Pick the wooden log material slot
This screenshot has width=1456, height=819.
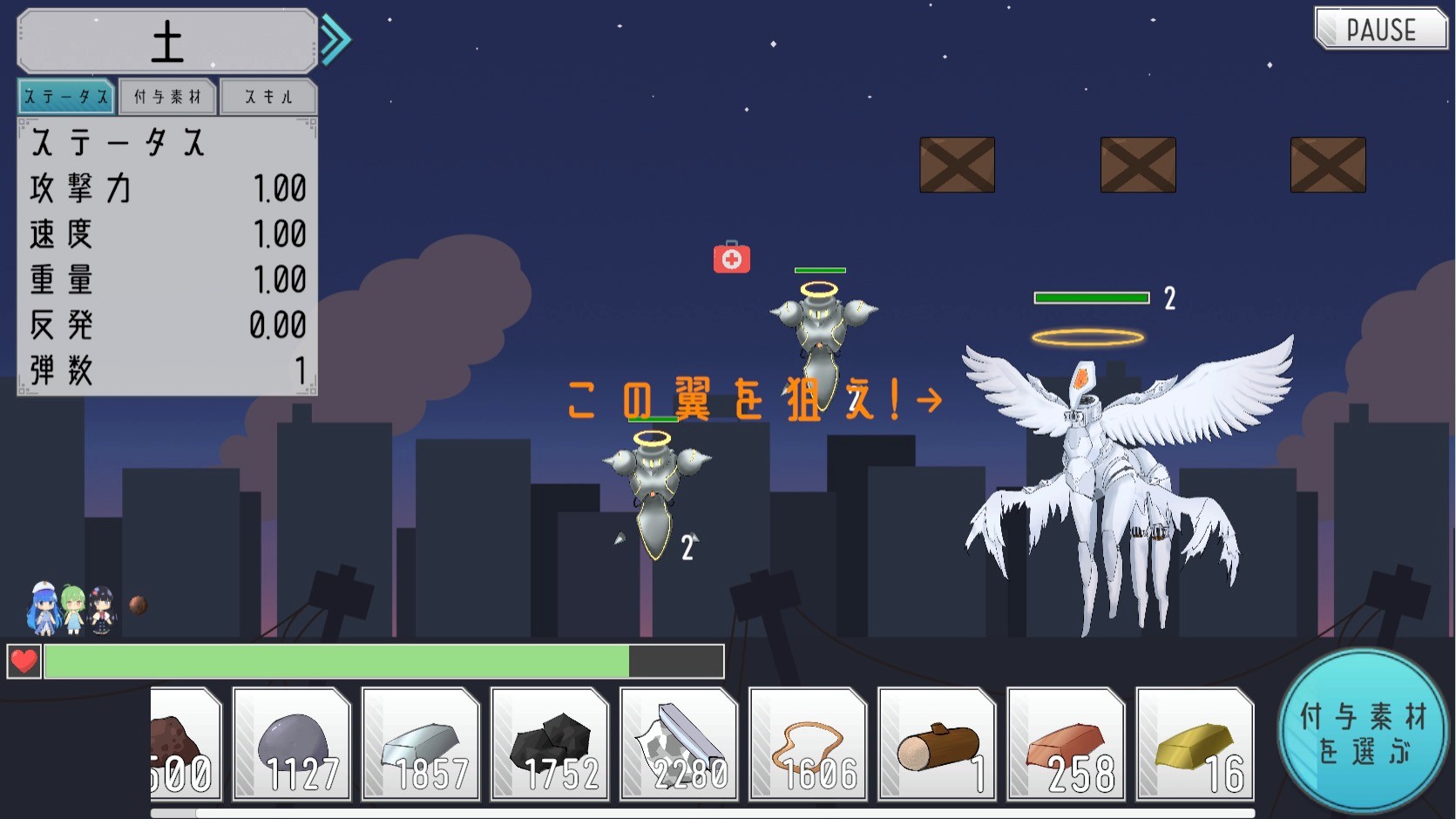point(937,743)
